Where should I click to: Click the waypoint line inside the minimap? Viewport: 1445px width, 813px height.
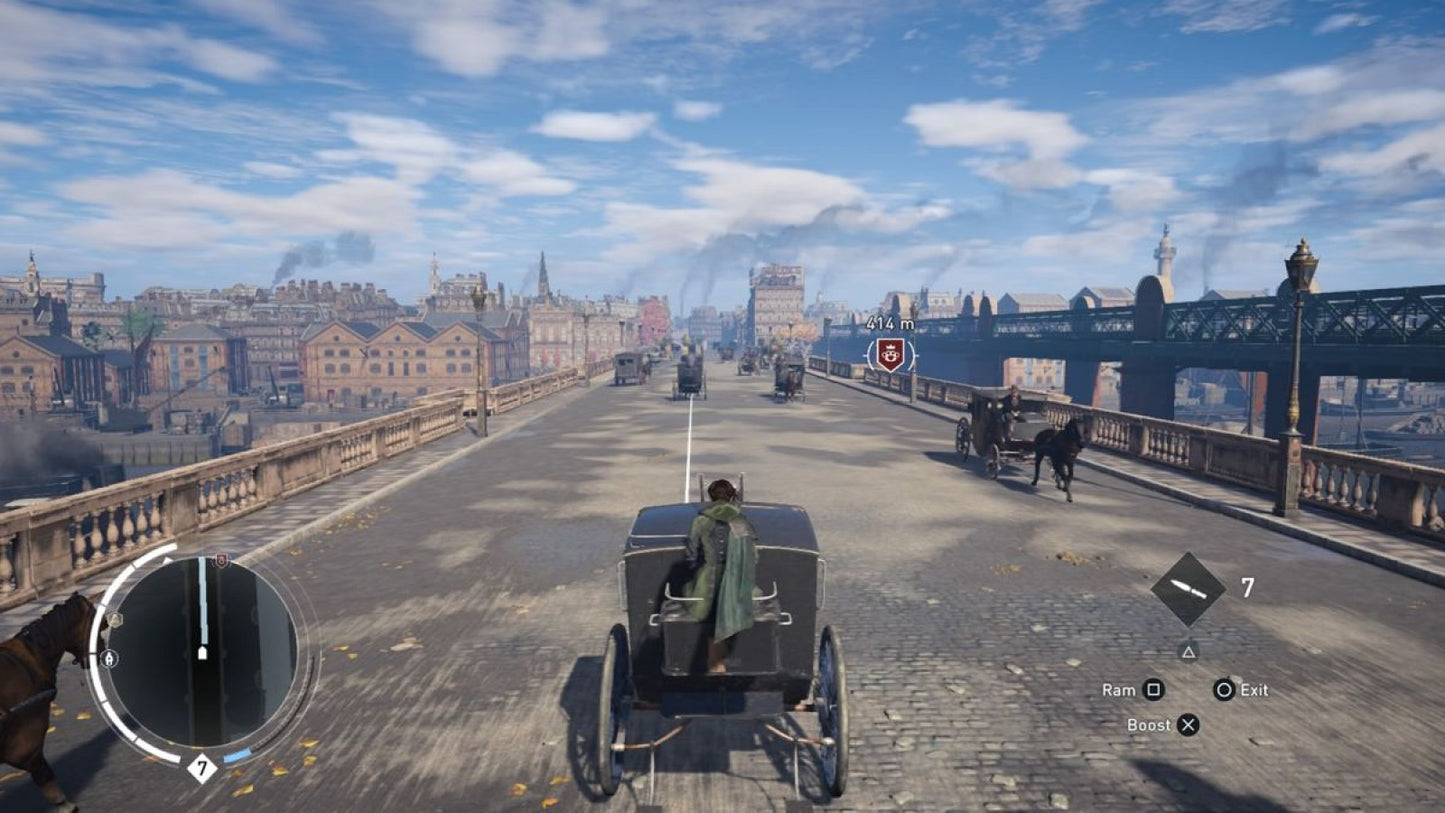pos(204,601)
